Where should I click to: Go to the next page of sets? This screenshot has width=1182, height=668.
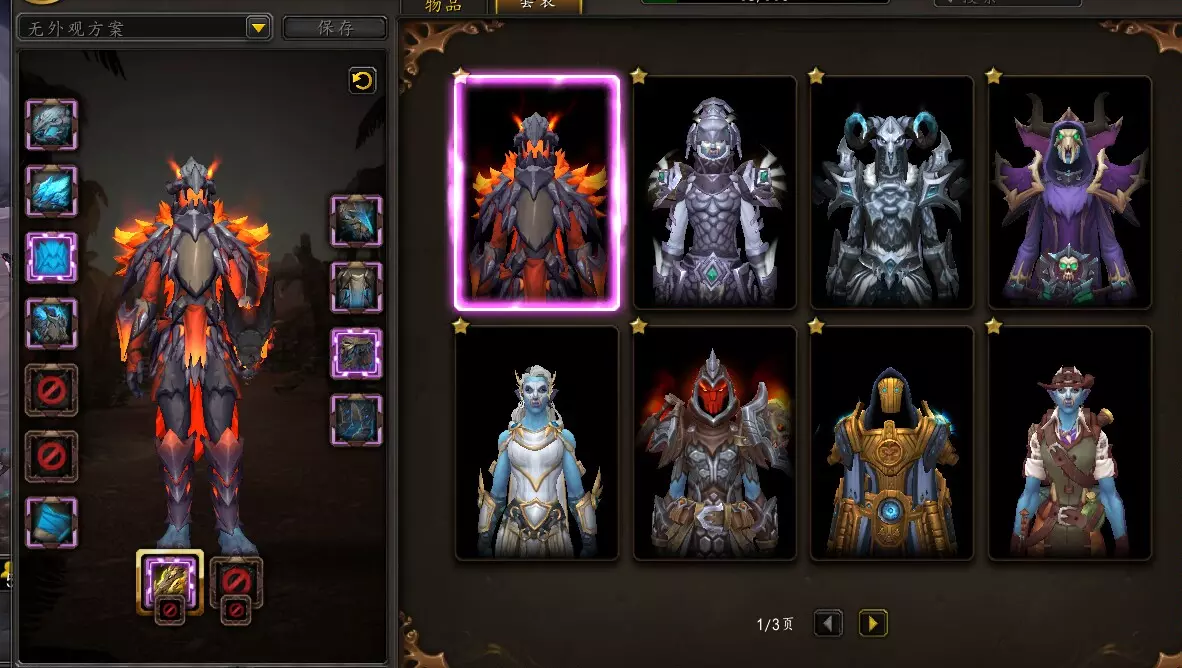click(872, 624)
